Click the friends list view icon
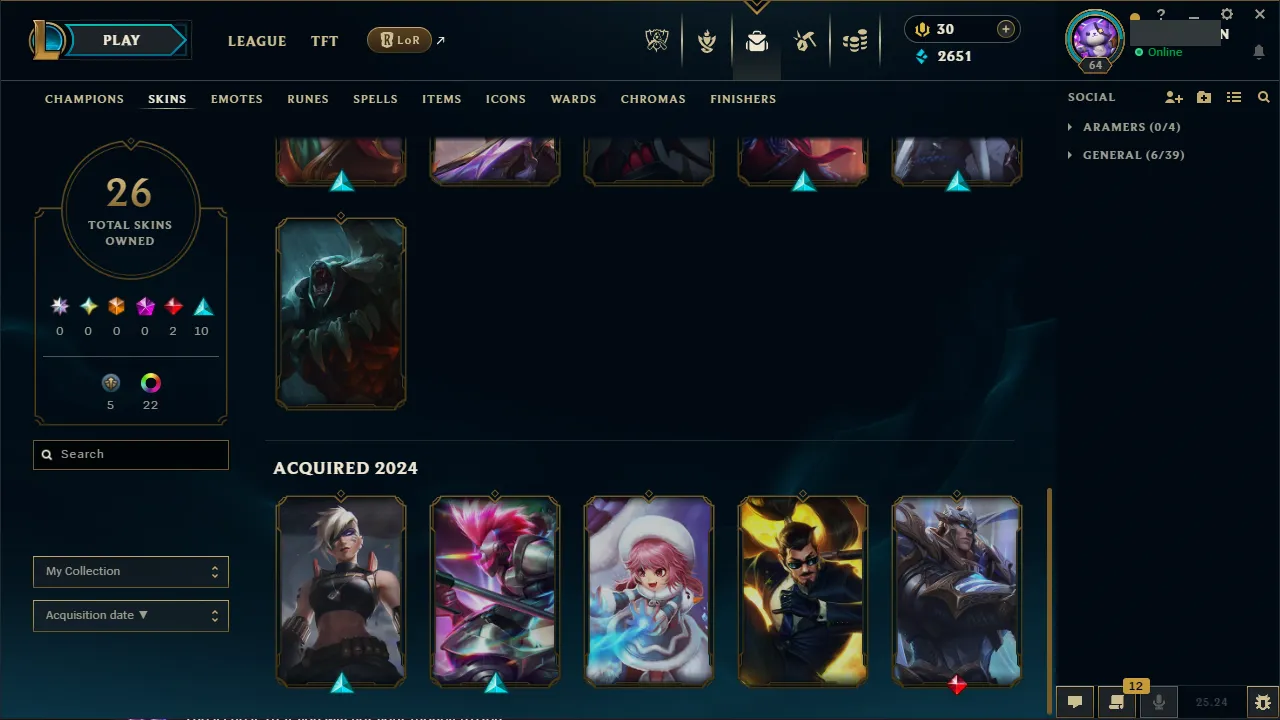 point(1234,97)
